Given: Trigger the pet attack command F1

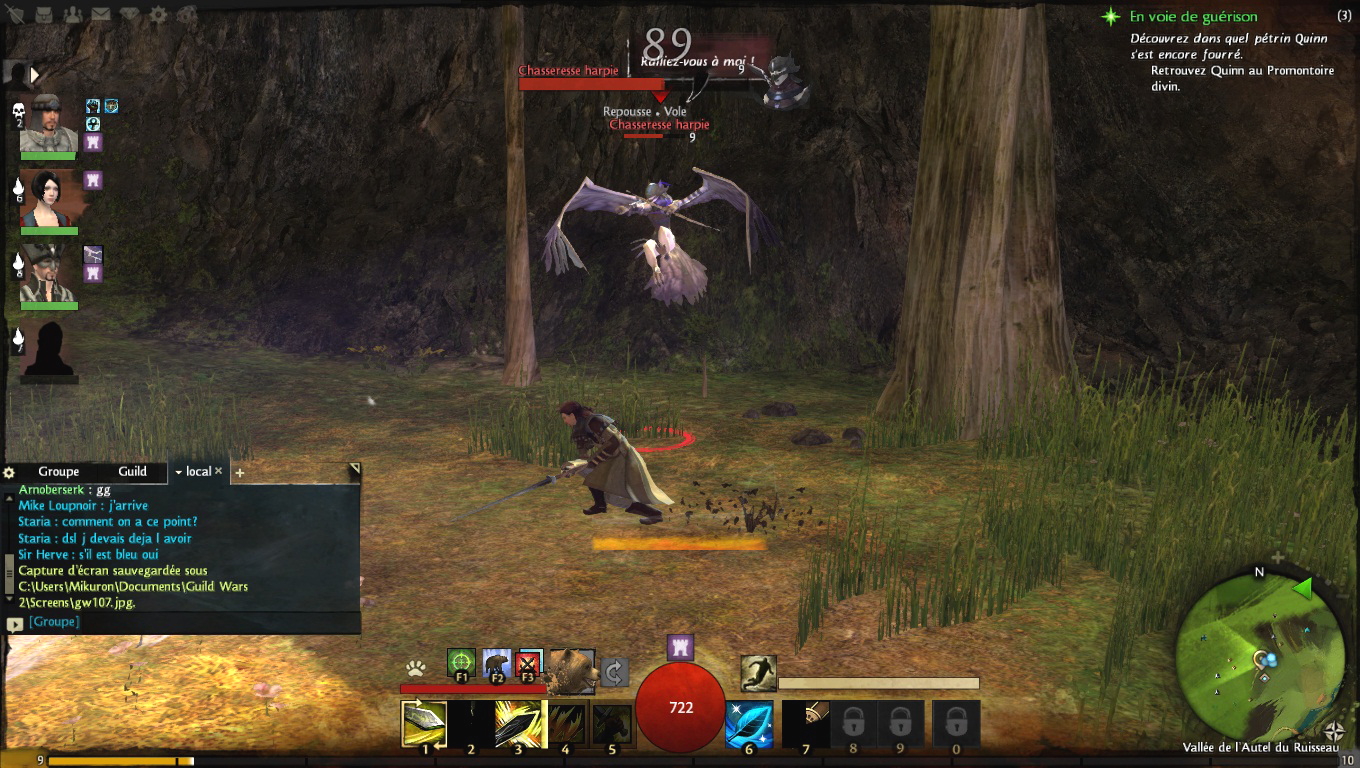Looking at the screenshot, I should point(461,662).
